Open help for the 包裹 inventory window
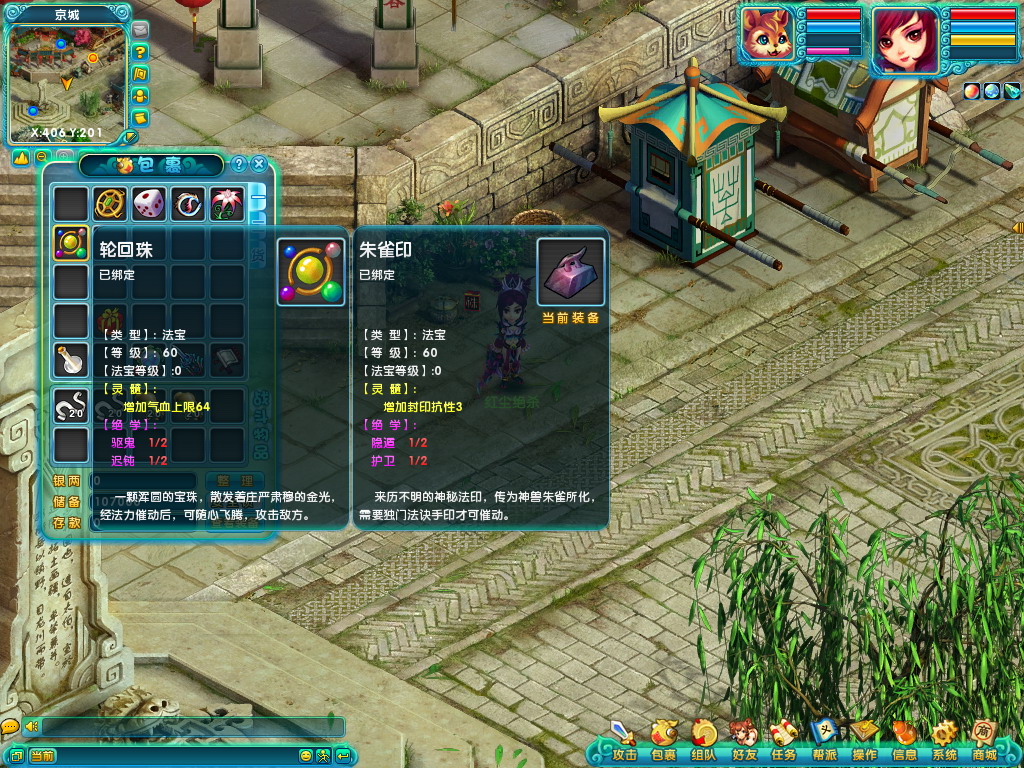The height and width of the screenshot is (768, 1024). click(239, 164)
